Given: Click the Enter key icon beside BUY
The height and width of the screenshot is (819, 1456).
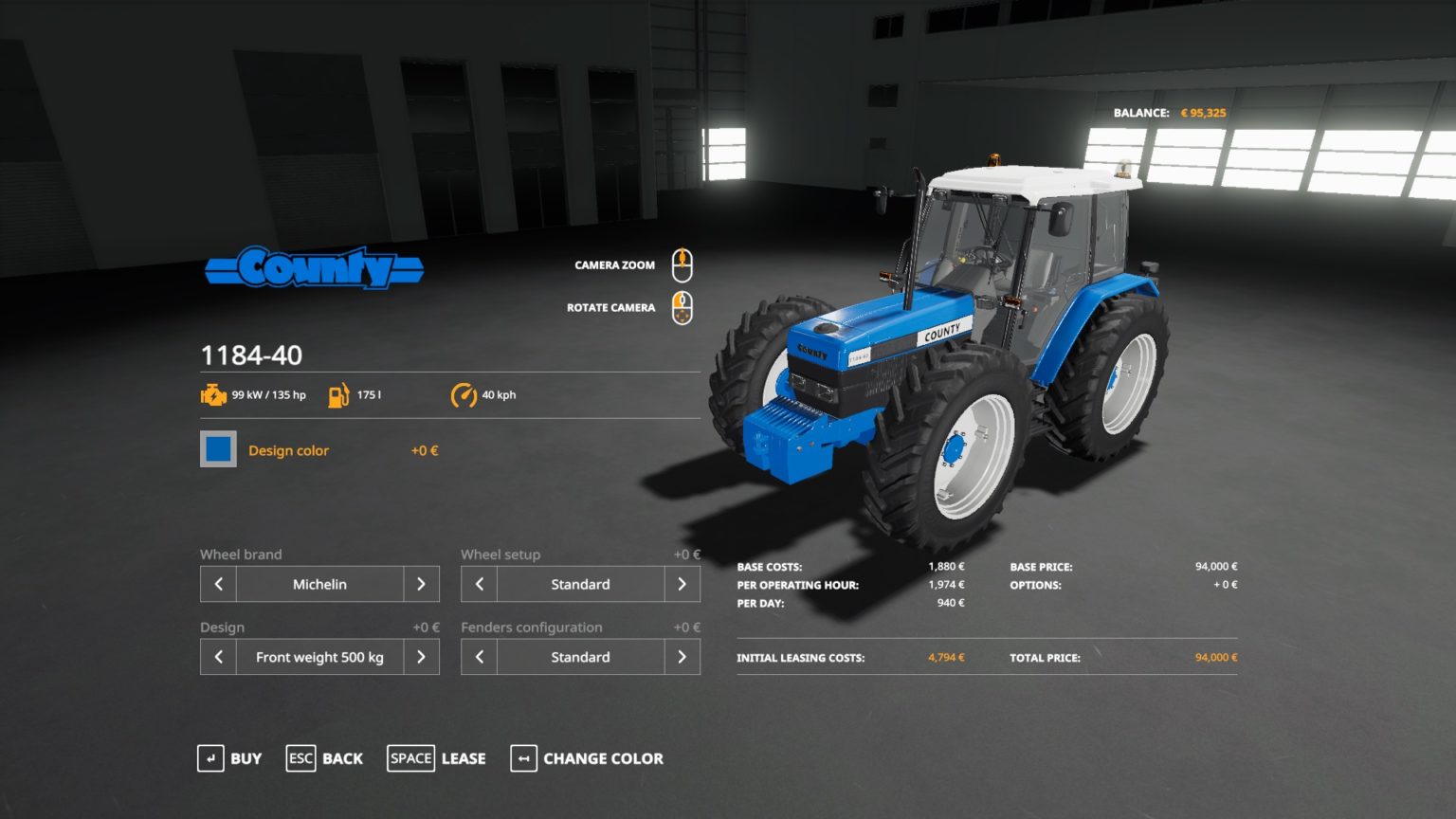Looking at the screenshot, I should tap(209, 758).
